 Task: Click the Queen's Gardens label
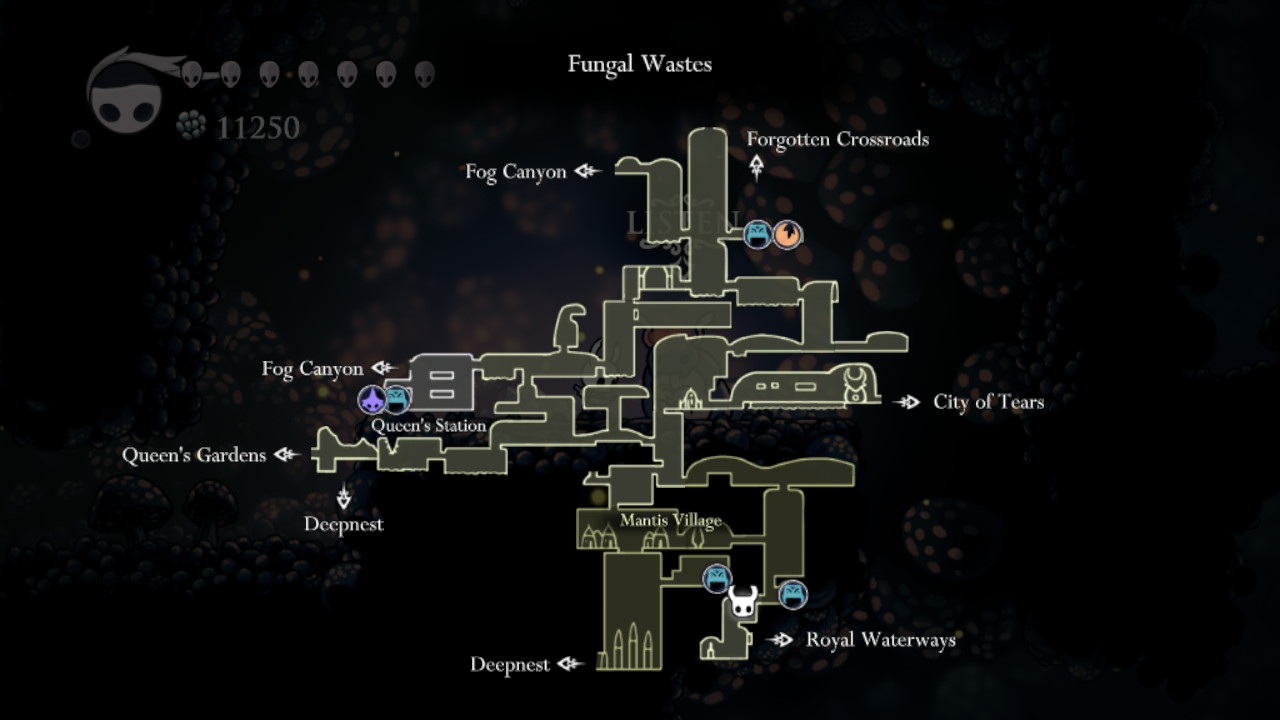194,455
